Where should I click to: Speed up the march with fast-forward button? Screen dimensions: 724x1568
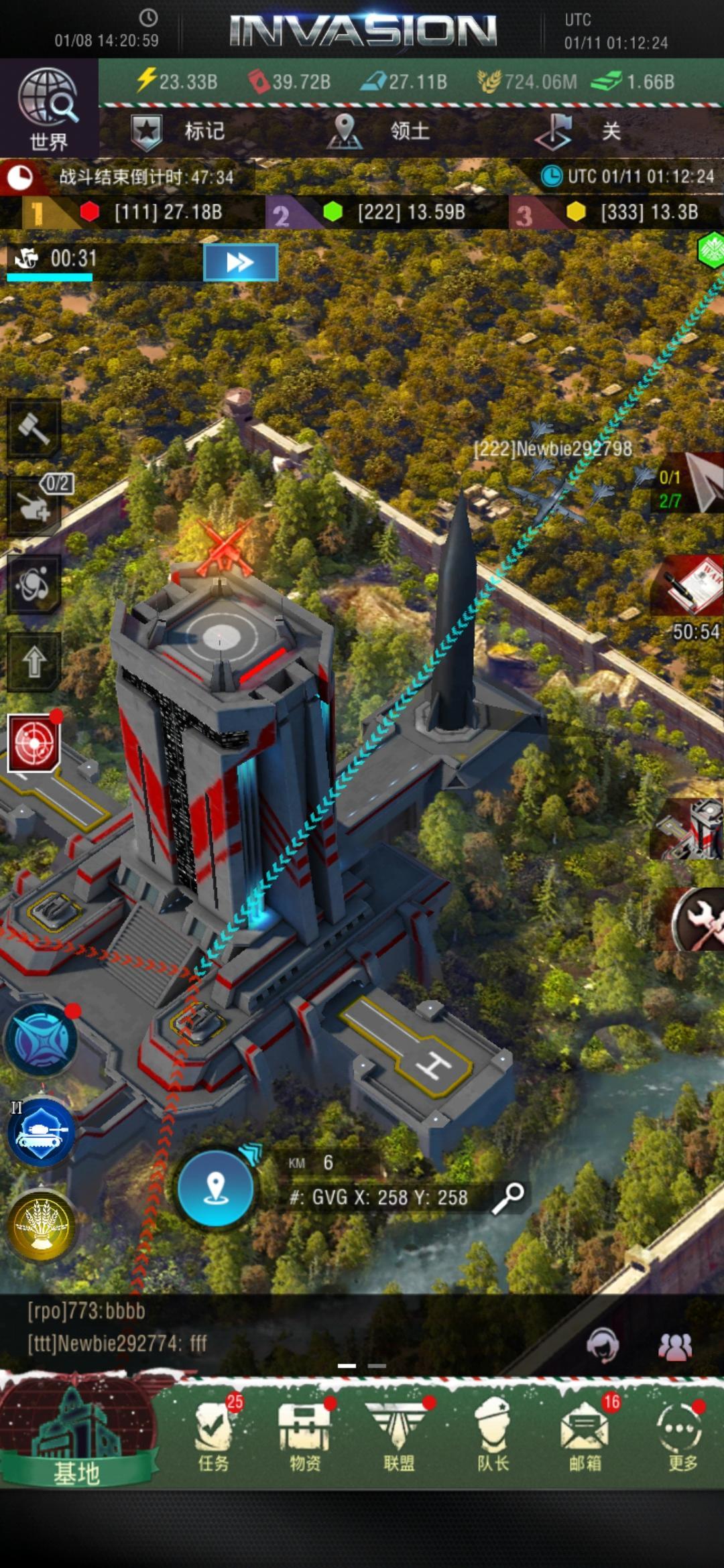[x=240, y=261]
